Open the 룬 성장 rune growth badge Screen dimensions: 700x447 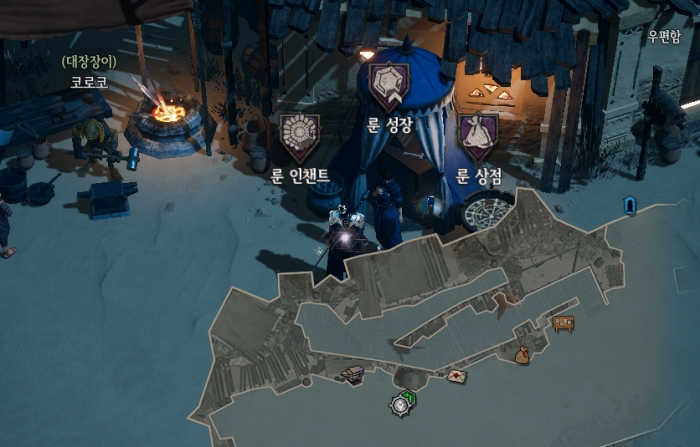click(390, 86)
